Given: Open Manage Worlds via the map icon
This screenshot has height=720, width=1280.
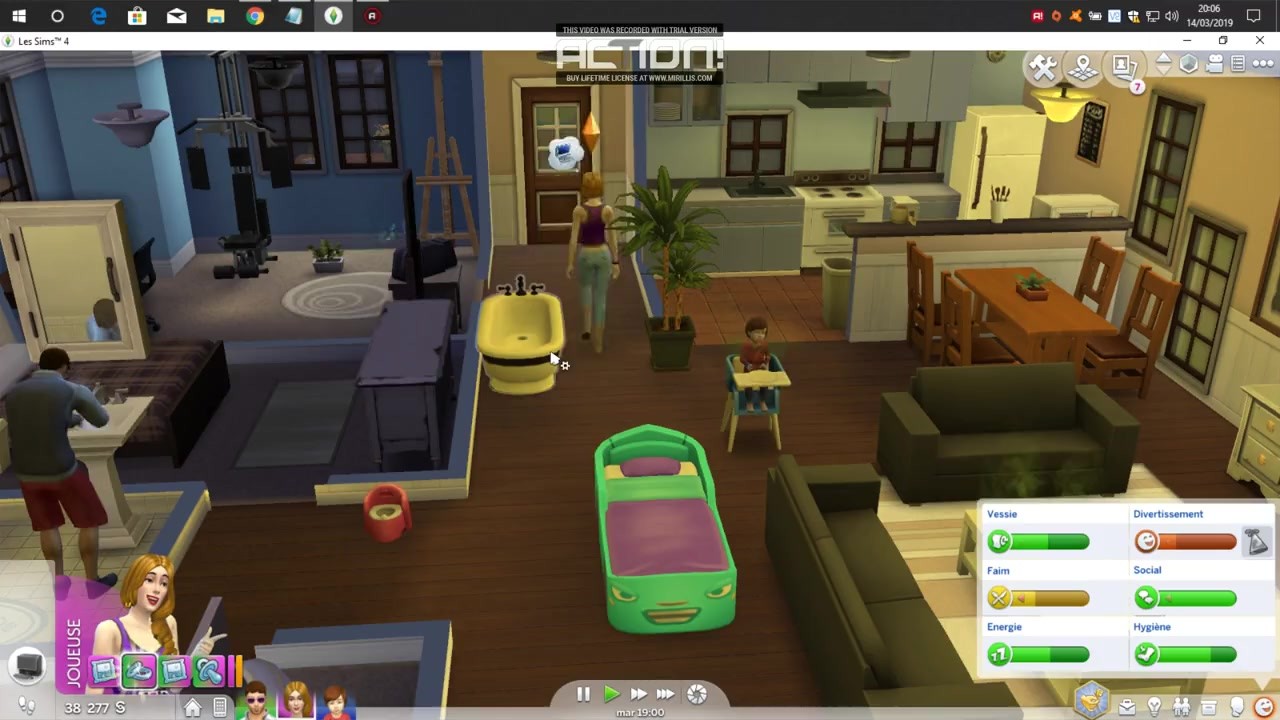Looking at the screenshot, I should point(1083,66).
